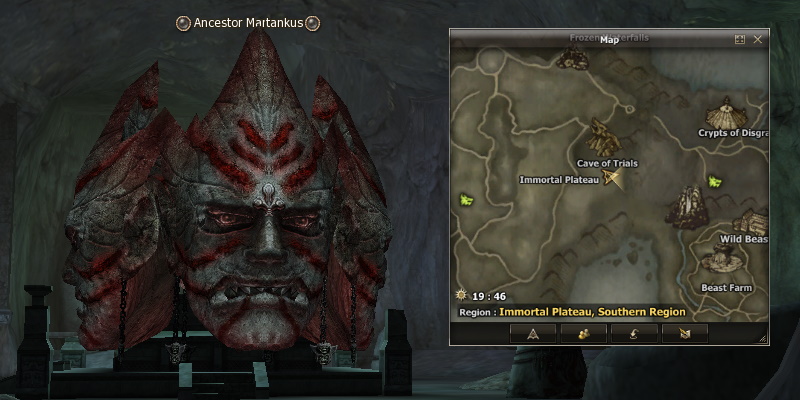The height and width of the screenshot is (400, 800).
Task: Click the rock formation landmark above Wild Beast
Action: point(687,204)
